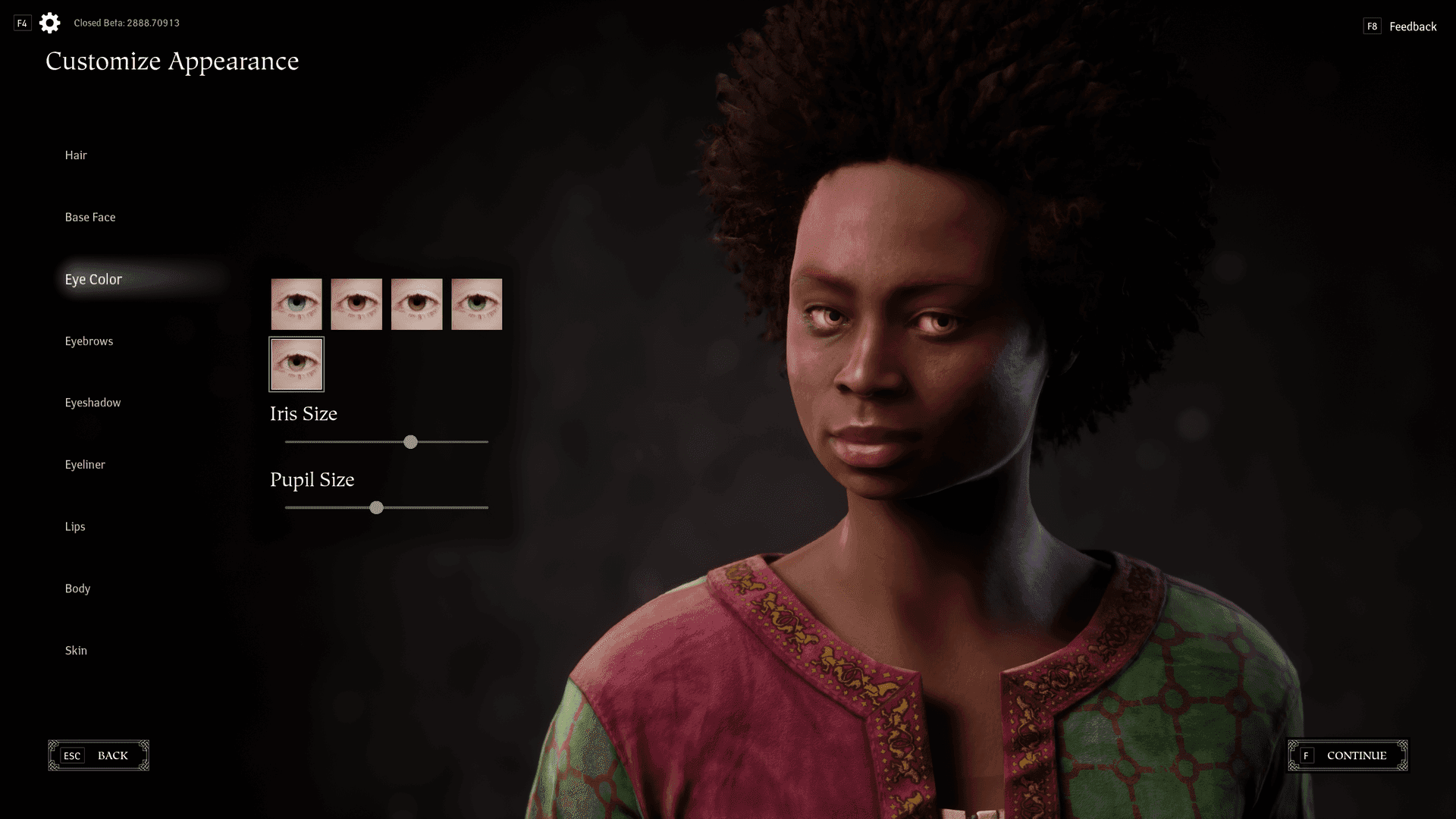Choose the all-green eye color swatch
Viewport: 1456px width, 819px height.
(x=476, y=304)
